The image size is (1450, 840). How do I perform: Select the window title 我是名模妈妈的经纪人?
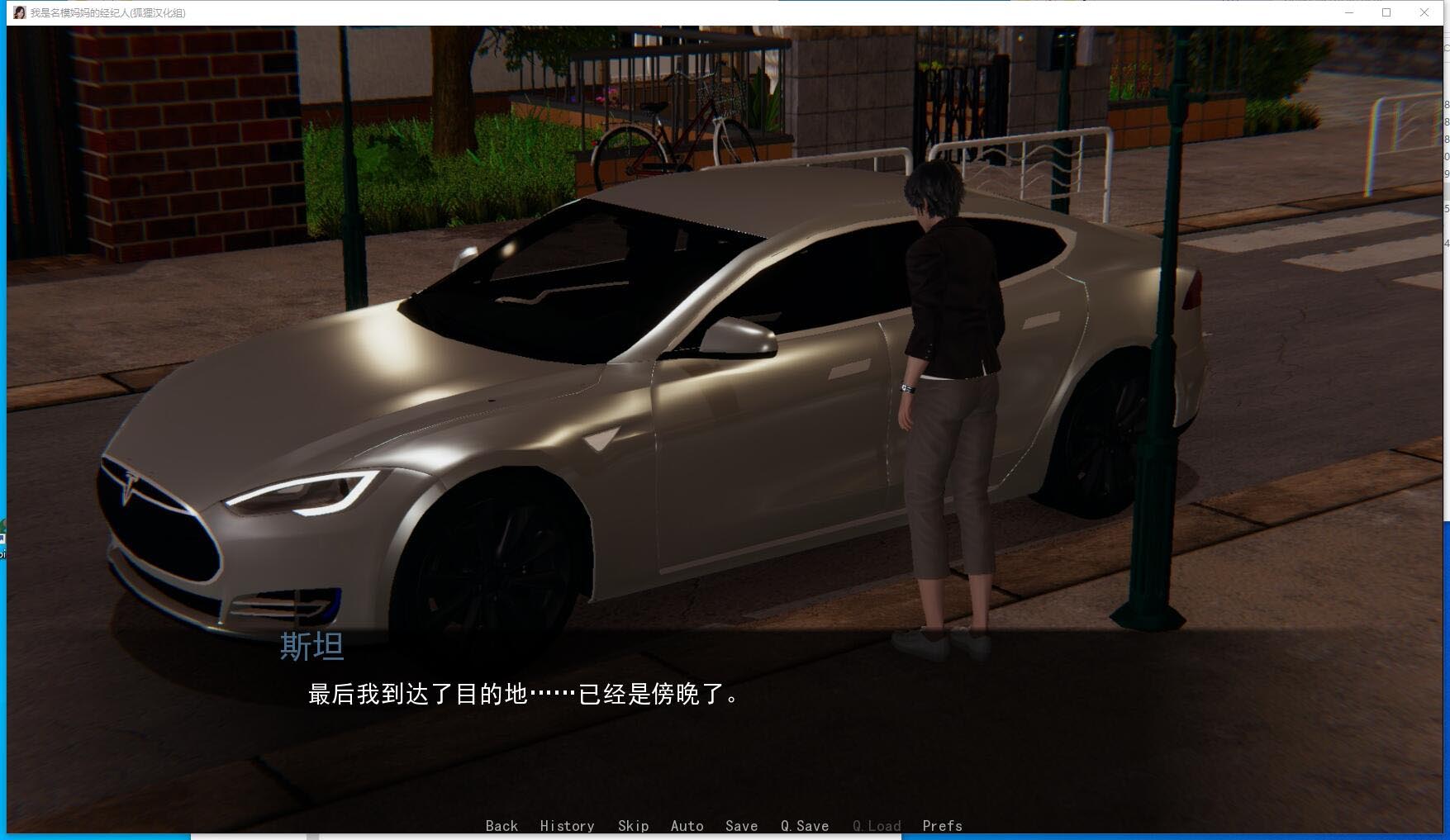(x=107, y=13)
